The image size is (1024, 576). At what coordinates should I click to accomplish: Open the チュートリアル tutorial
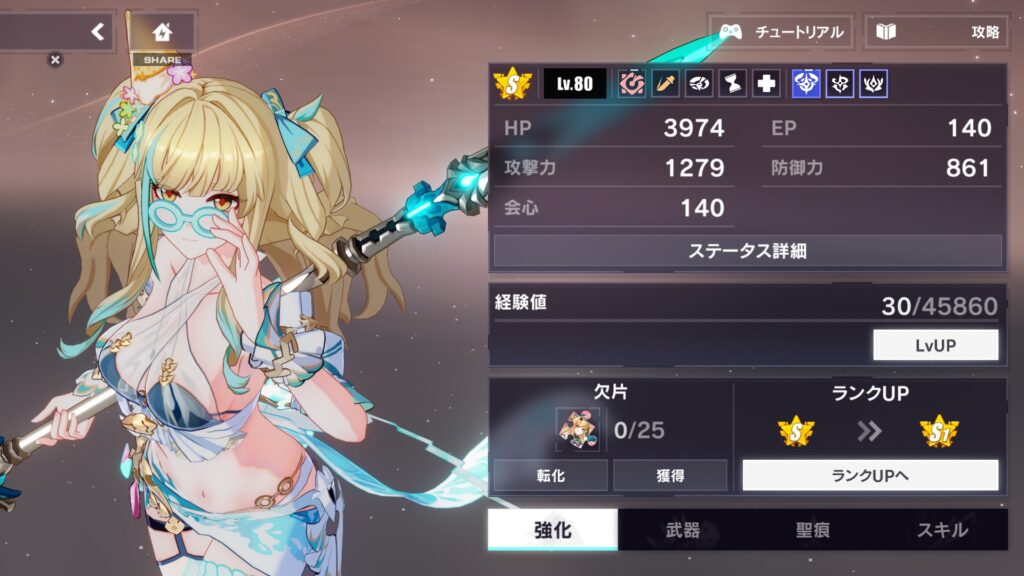(x=781, y=32)
